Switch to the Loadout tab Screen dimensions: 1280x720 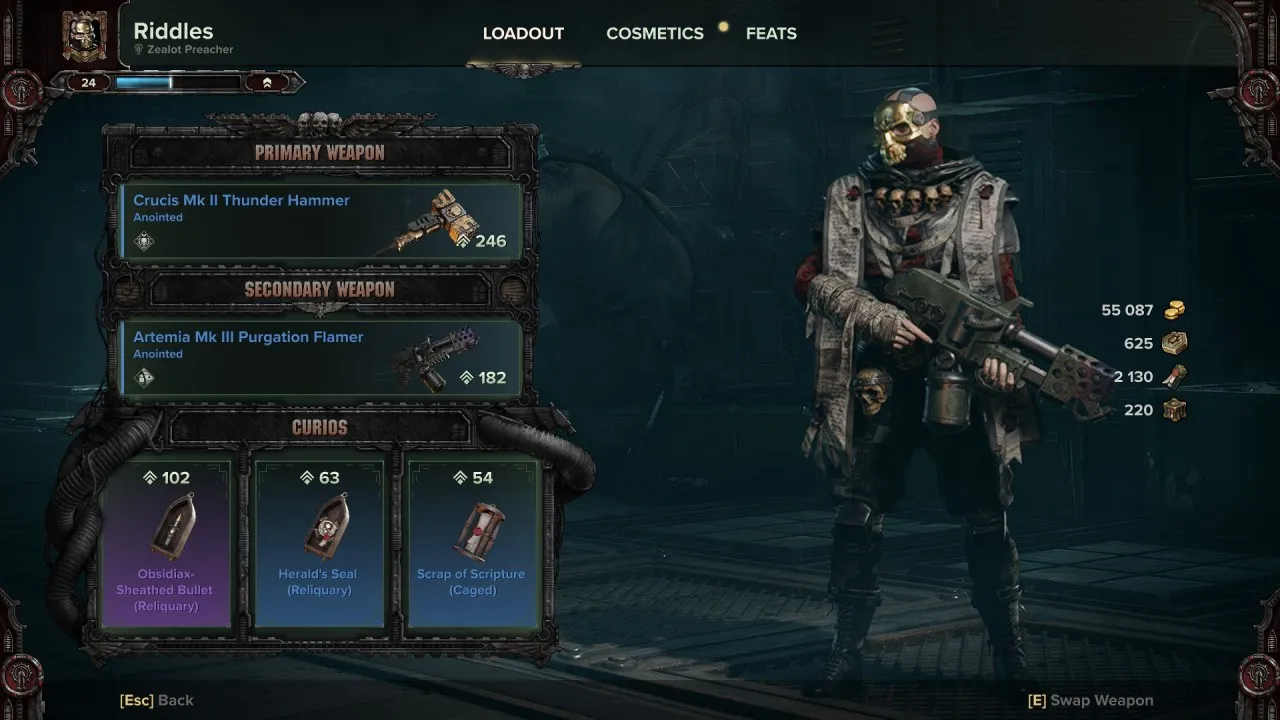tap(523, 34)
